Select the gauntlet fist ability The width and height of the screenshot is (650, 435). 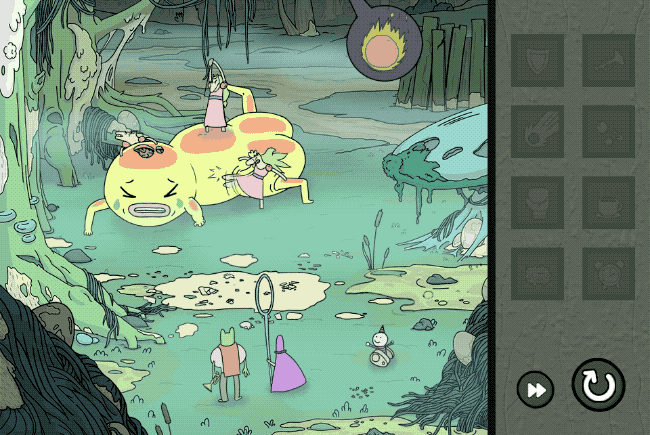(x=538, y=202)
